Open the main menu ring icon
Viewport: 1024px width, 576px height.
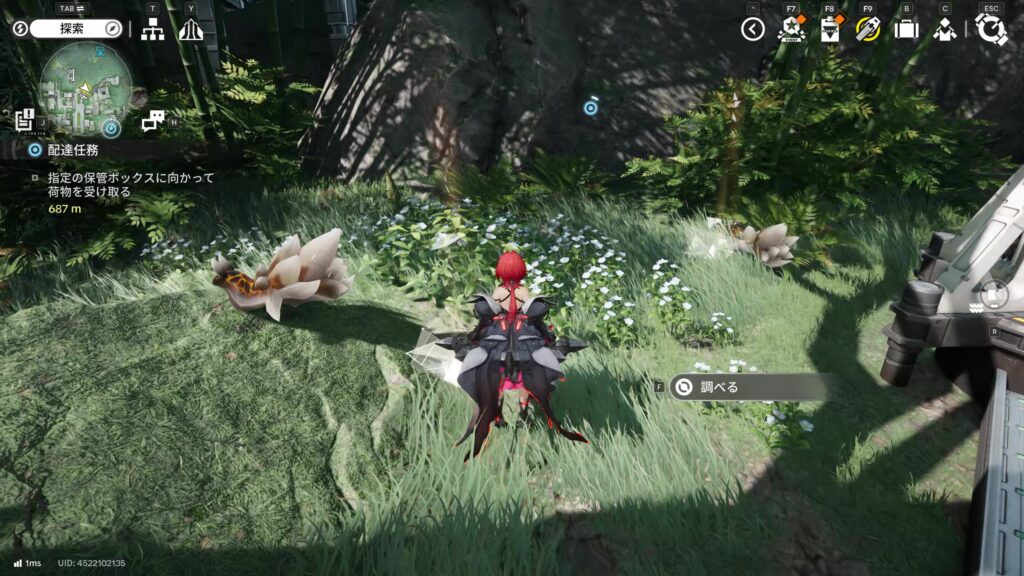990,29
